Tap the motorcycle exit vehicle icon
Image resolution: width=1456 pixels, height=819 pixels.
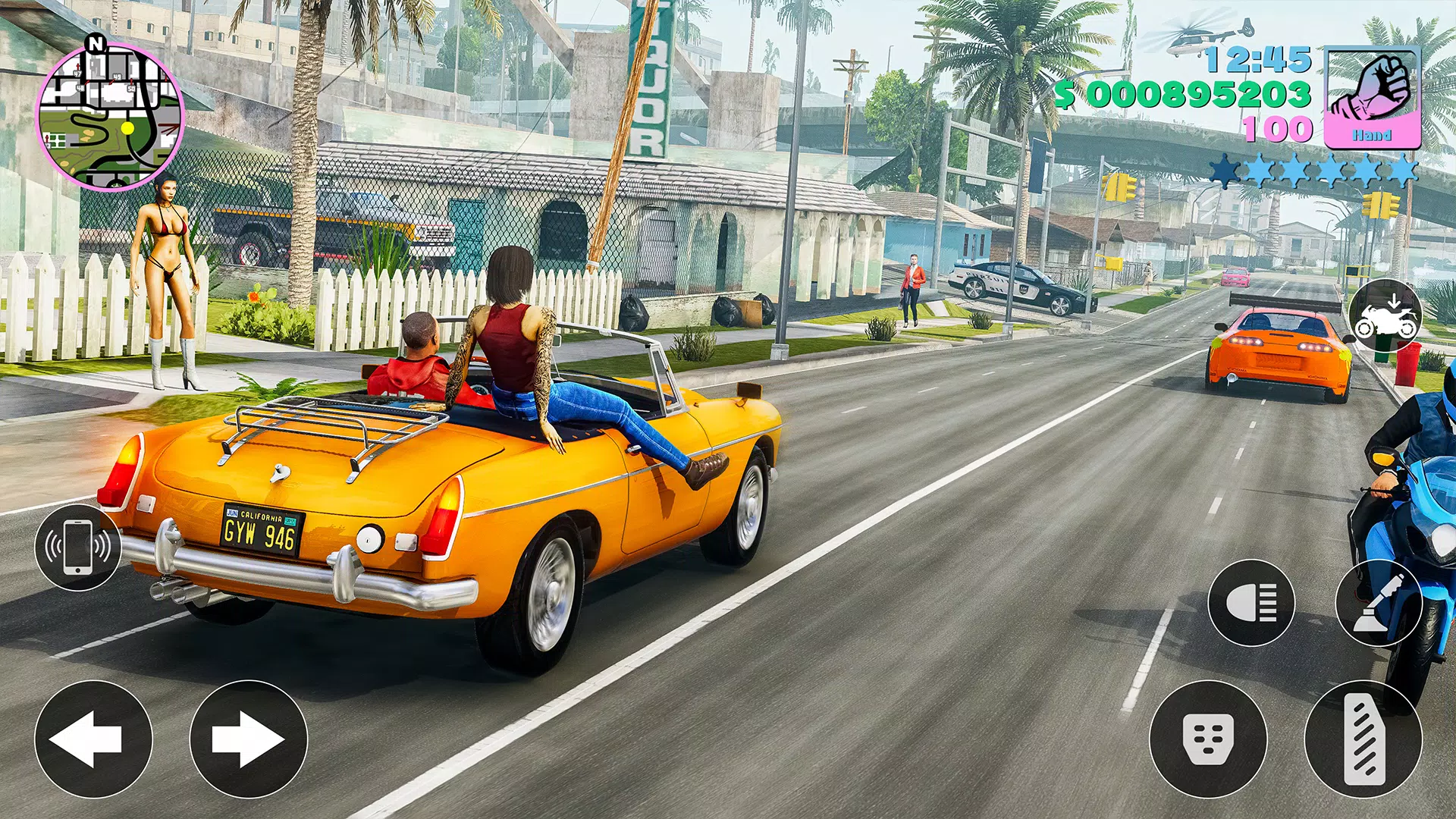tap(1385, 318)
